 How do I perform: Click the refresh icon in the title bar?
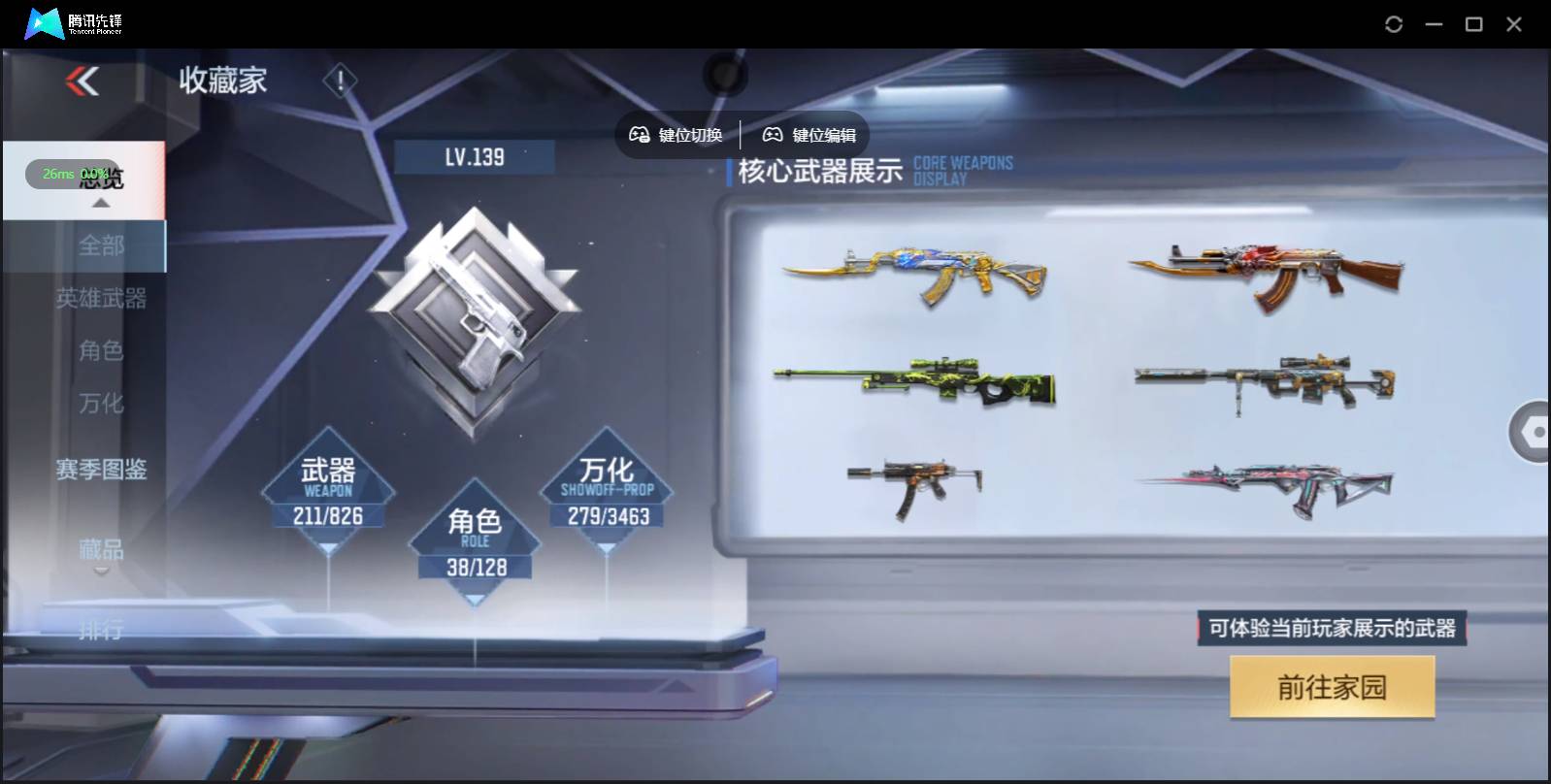click(1395, 23)
